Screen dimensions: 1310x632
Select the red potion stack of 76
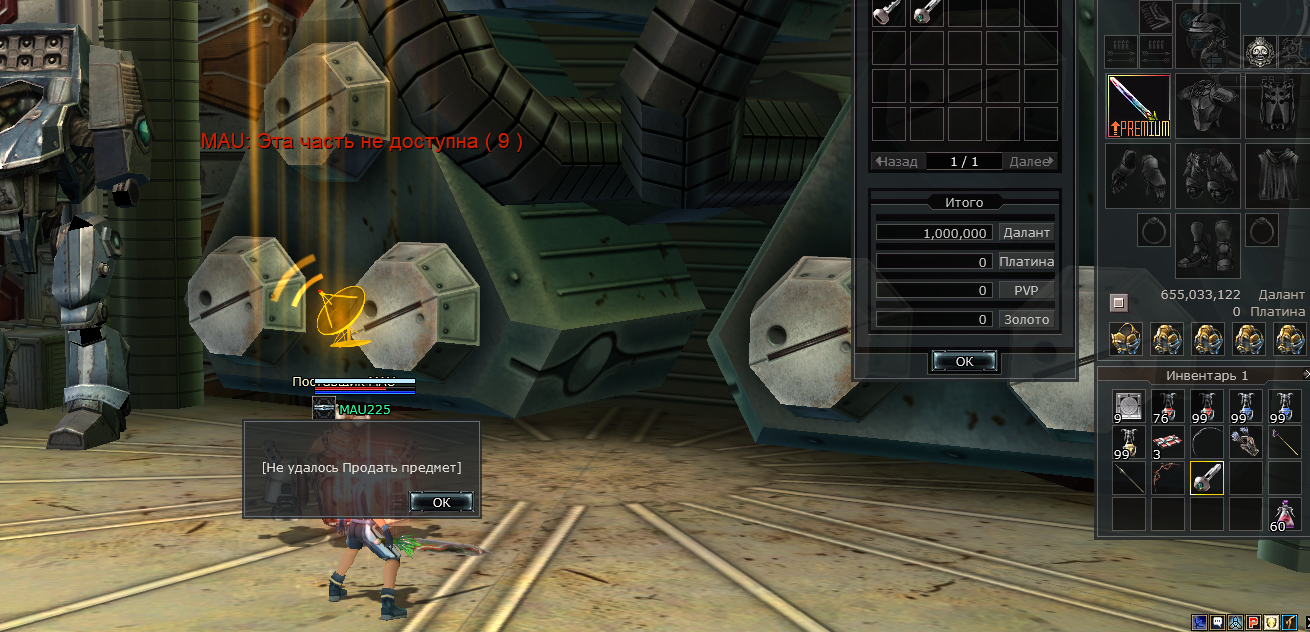tap(1167, 407)
